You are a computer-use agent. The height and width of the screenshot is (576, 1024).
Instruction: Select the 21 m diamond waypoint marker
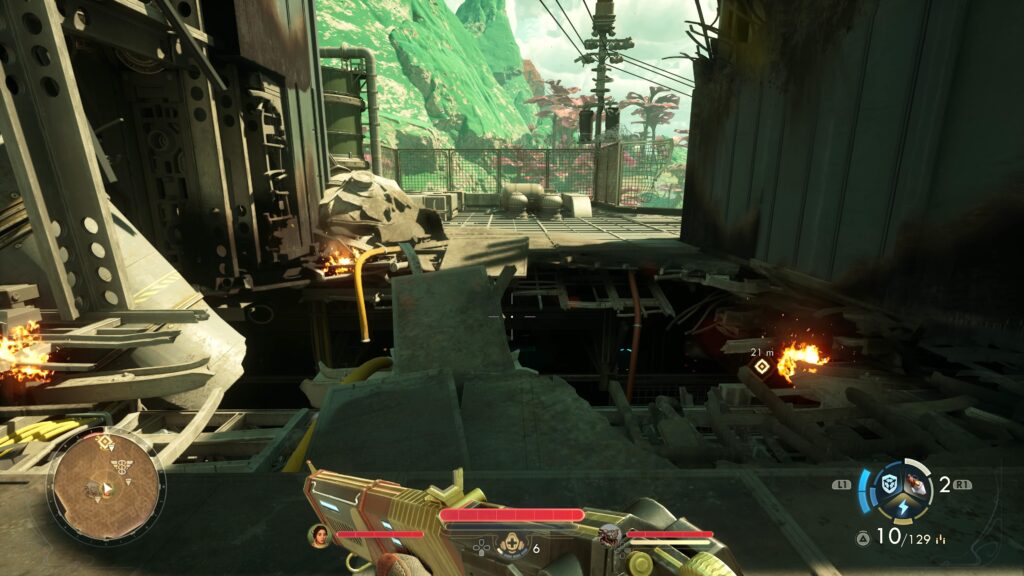click(762, 367)
